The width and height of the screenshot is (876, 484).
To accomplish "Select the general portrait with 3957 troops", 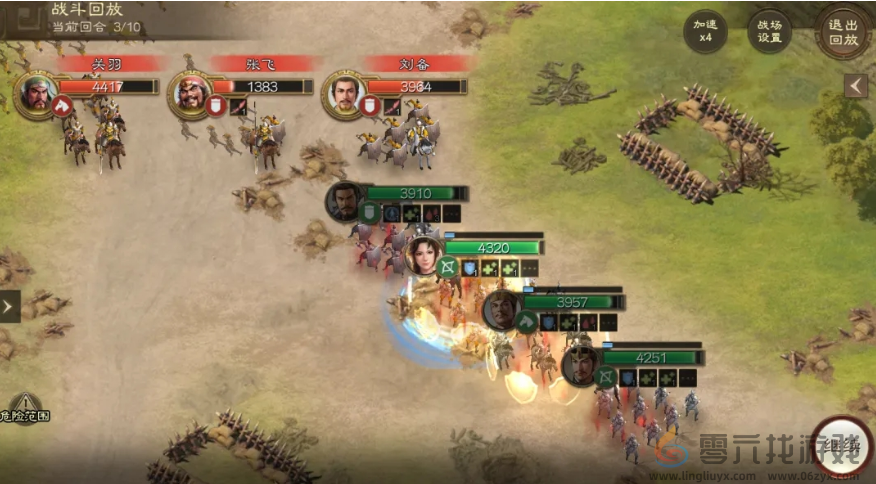I will [501, 309].
